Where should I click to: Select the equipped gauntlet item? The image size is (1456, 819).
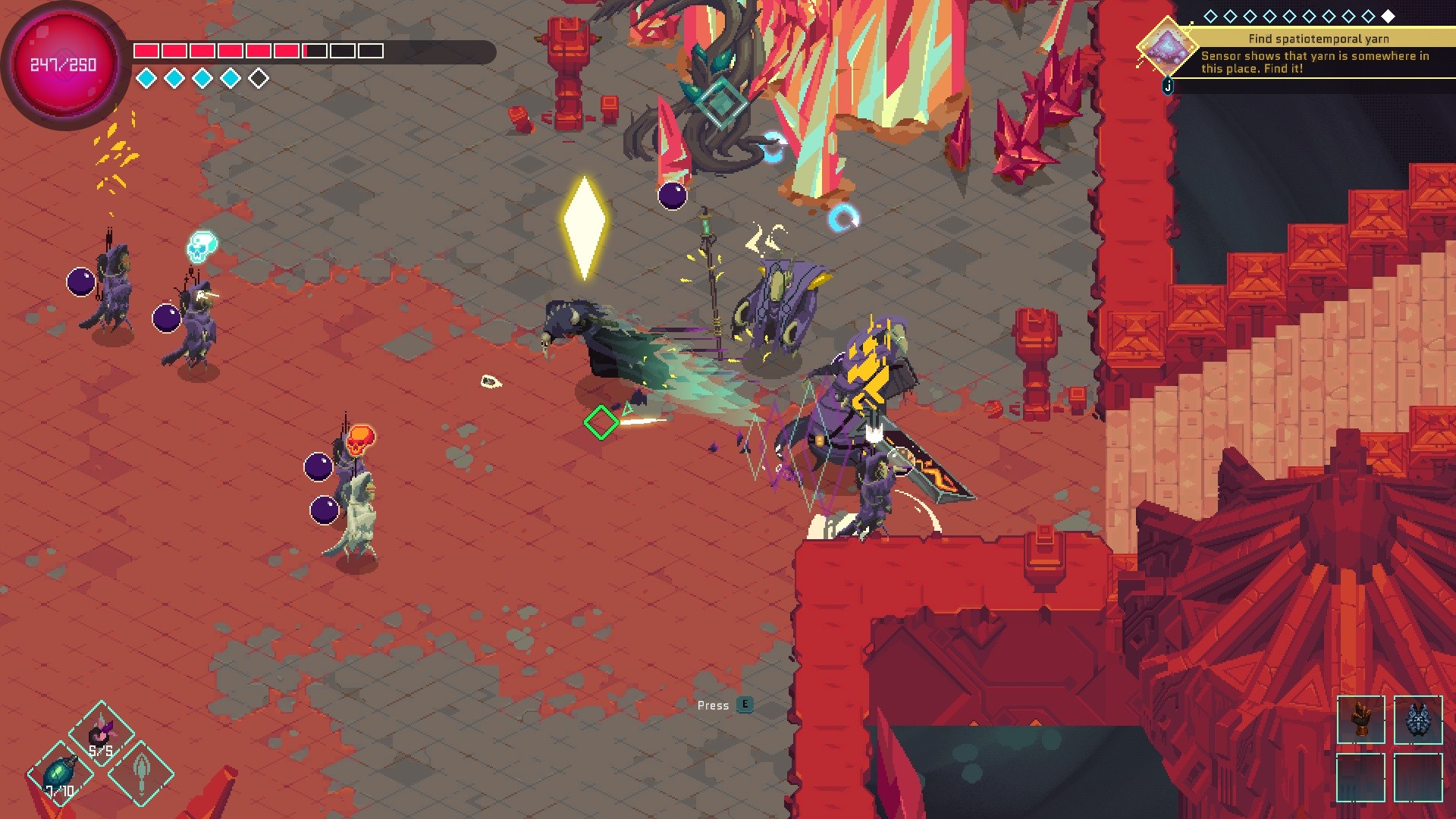tap(1362, 720)
